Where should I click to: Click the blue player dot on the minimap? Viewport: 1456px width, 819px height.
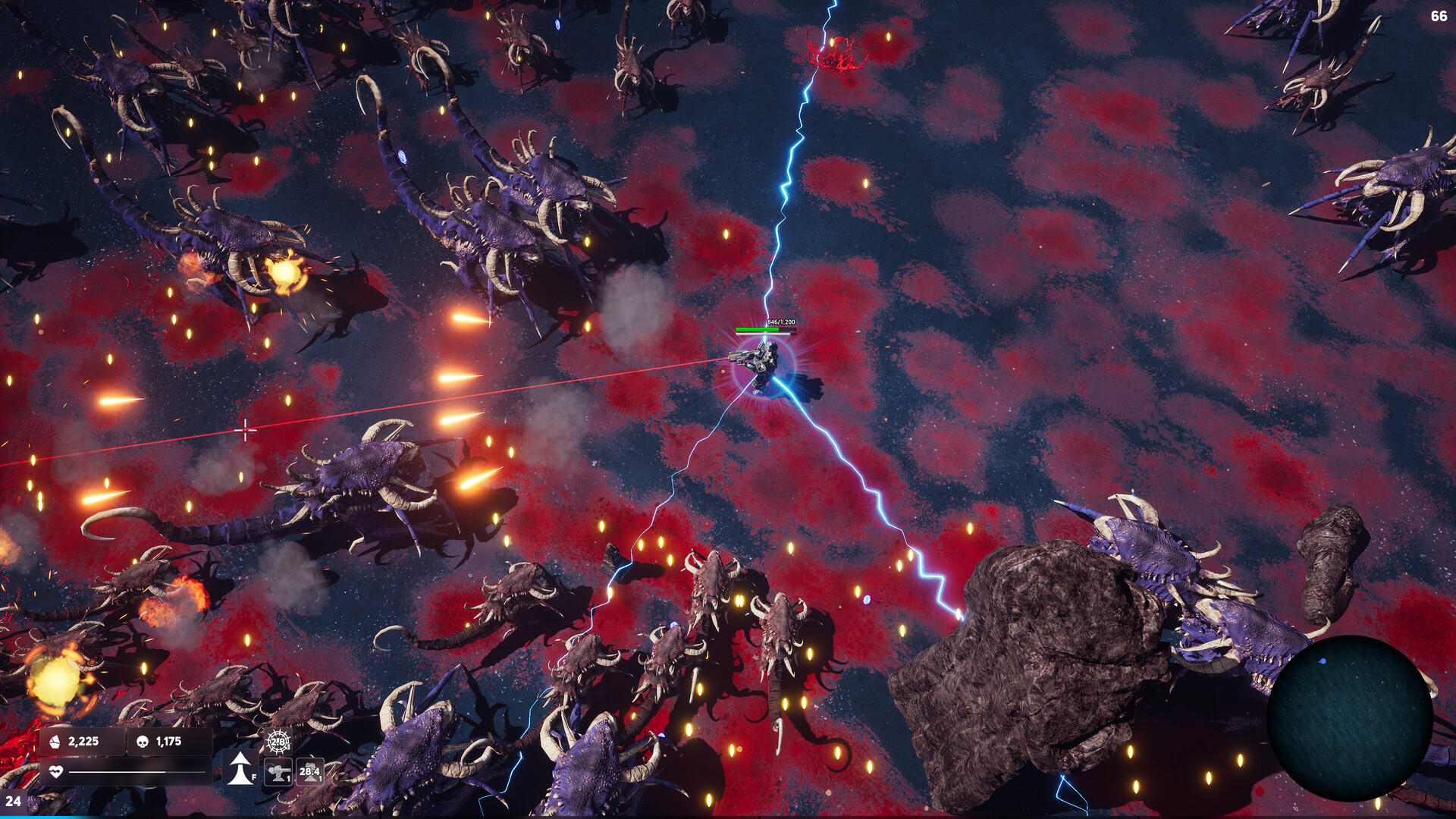click(1323, 661)
